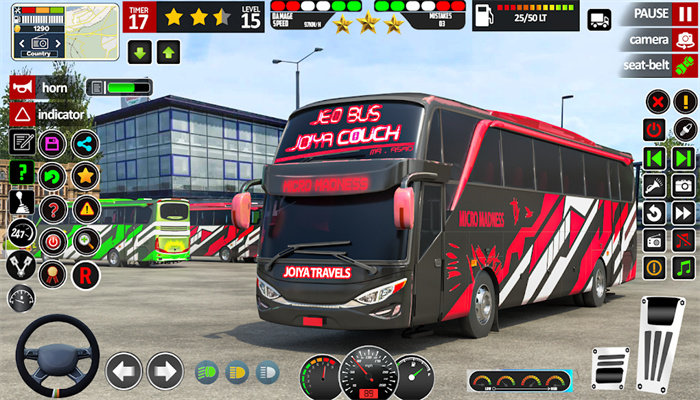Tap the pink save disk icon
This screenshot has height=400, width=700.
pos(51,143)
